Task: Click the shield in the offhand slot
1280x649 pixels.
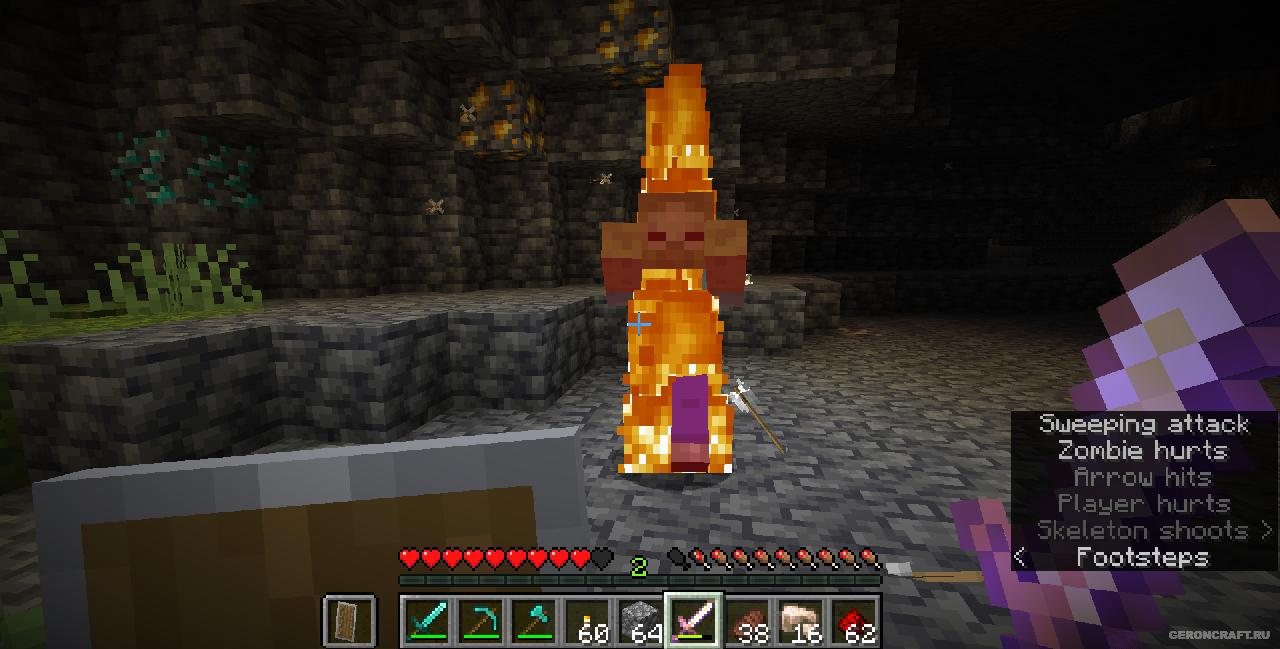Action: (350, 621)
